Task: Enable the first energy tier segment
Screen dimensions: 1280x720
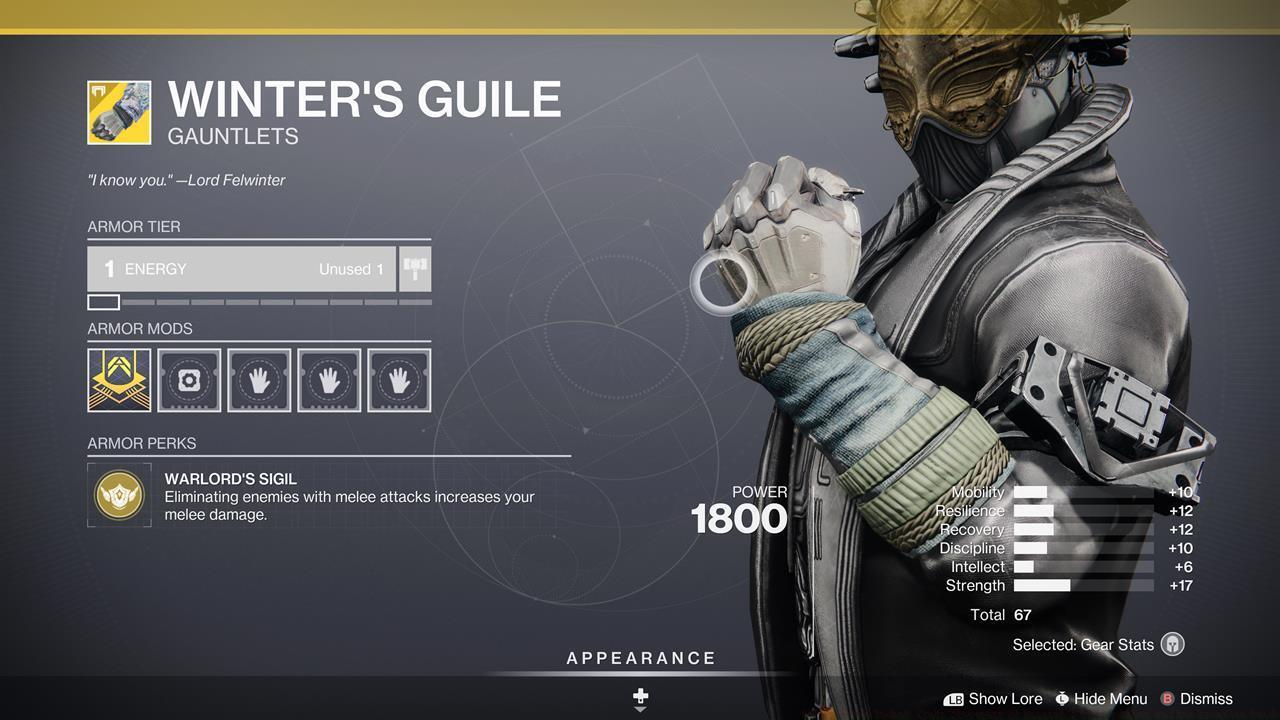Action: tap(103, 301)
